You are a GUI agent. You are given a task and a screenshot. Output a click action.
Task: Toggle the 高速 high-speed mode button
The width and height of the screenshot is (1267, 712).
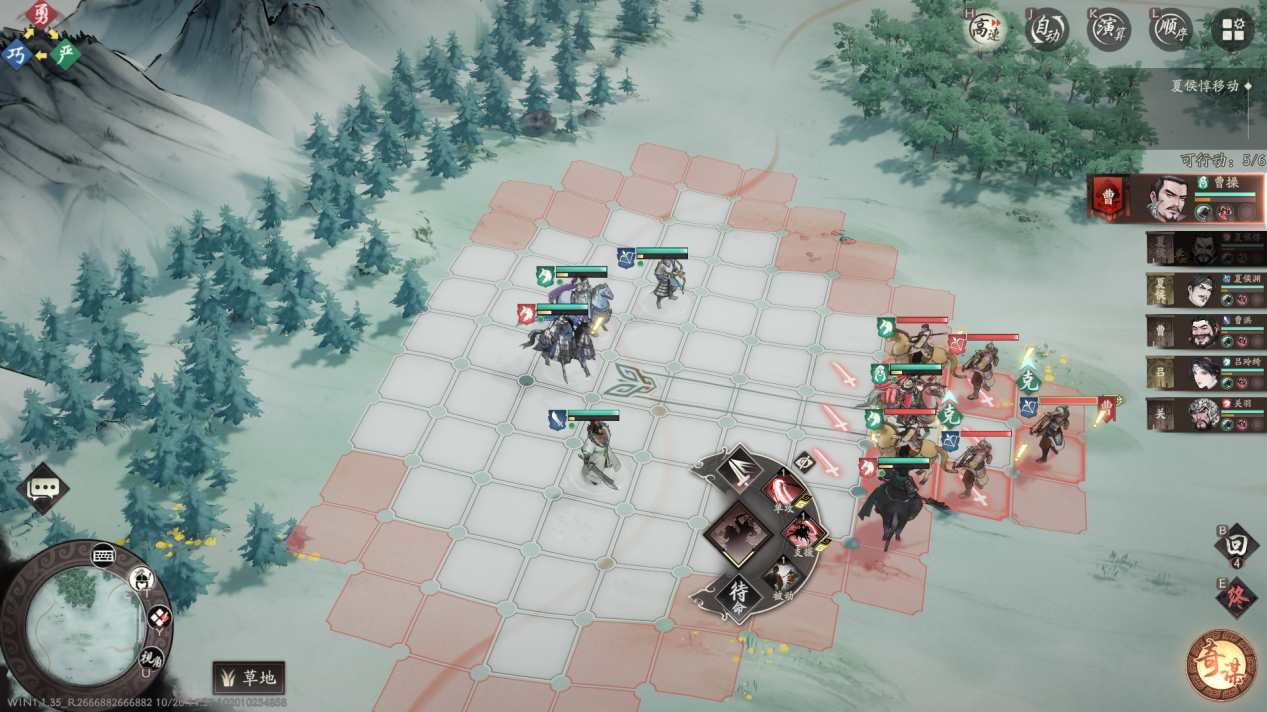(984, 29)
